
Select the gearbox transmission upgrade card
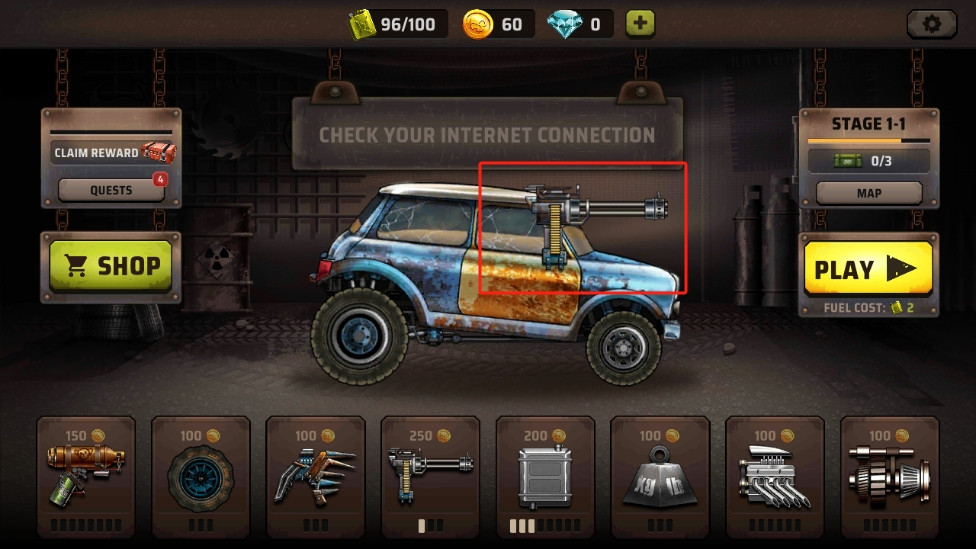click(889, 476)
